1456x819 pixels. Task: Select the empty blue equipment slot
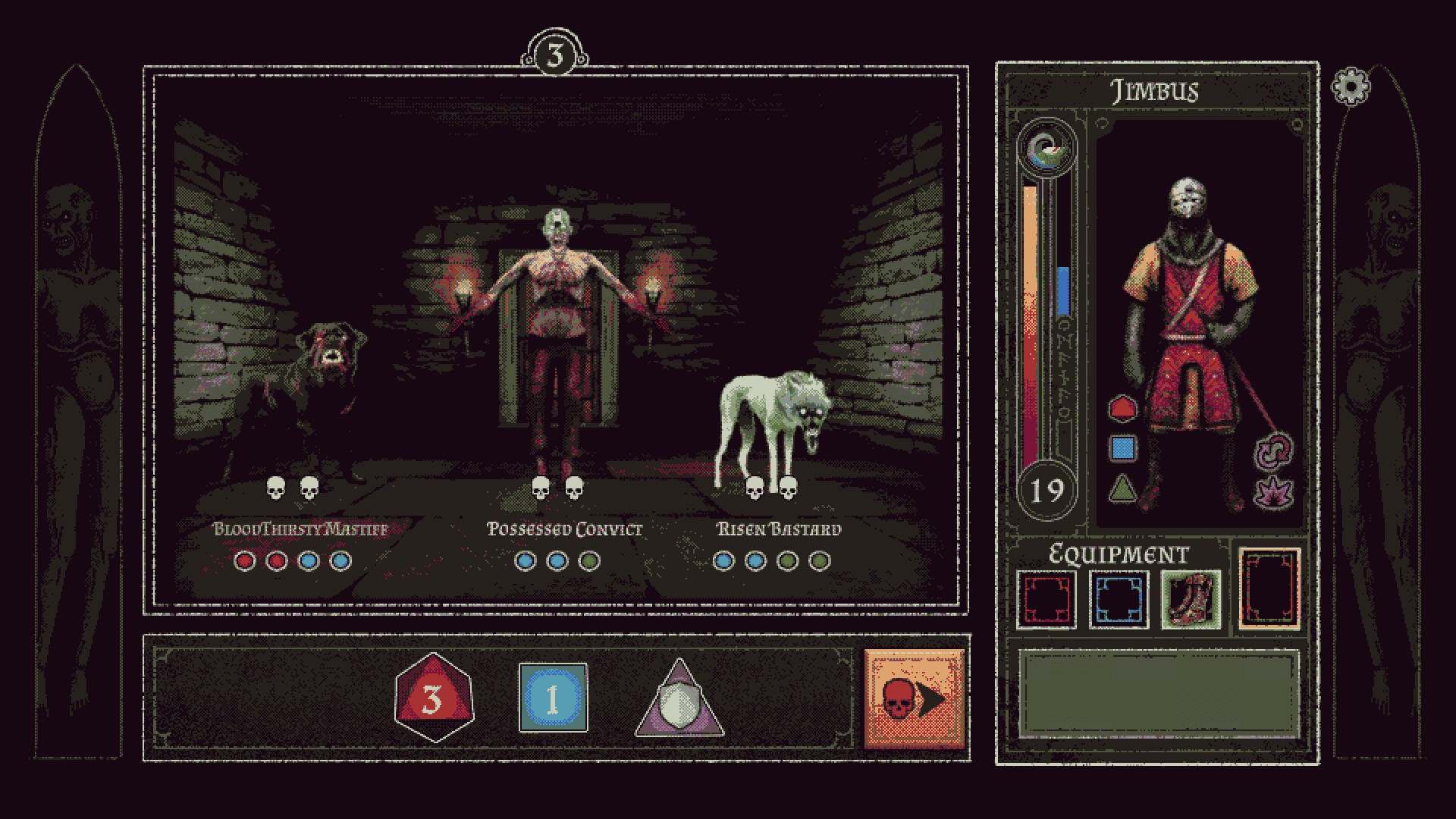1119,598
